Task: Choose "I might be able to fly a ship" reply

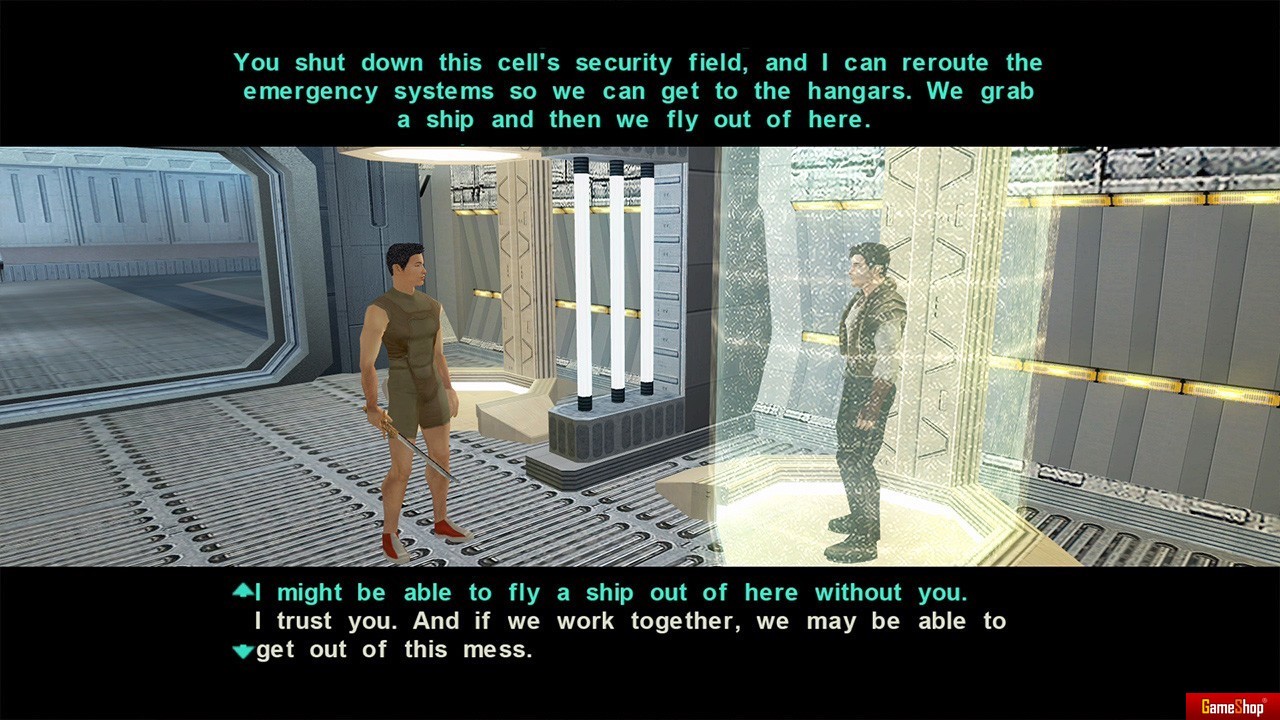Action: point(610,593)
